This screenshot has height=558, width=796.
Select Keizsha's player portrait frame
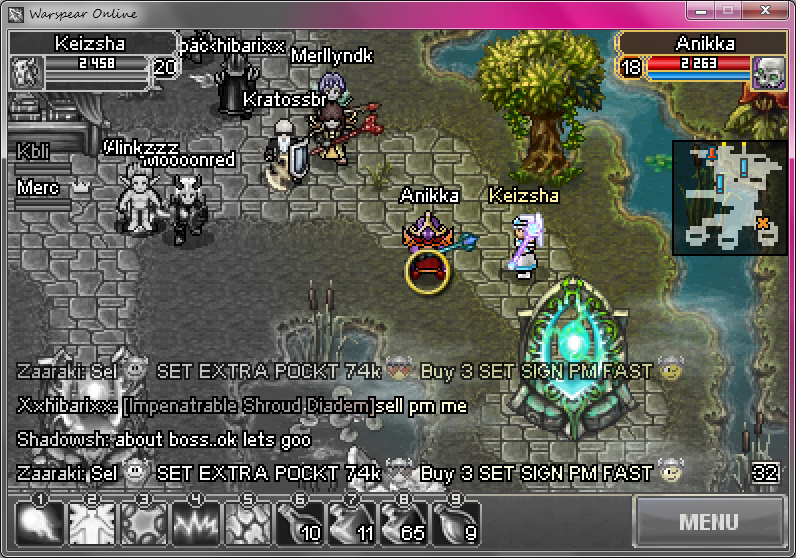[x=24, y=72]
